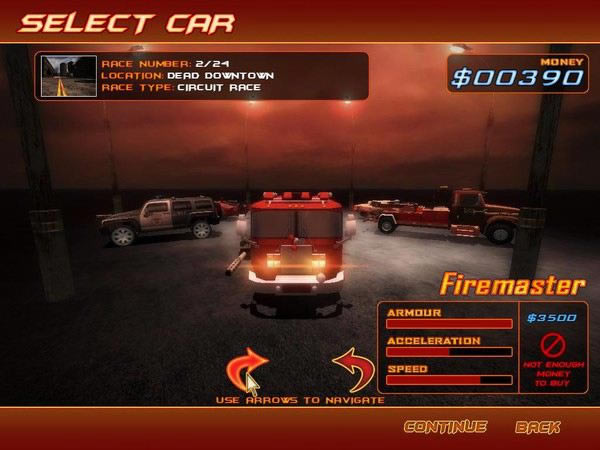Viewport: 600px width, 450px height.
Task: Continue to the race
Action: [445, 427]
